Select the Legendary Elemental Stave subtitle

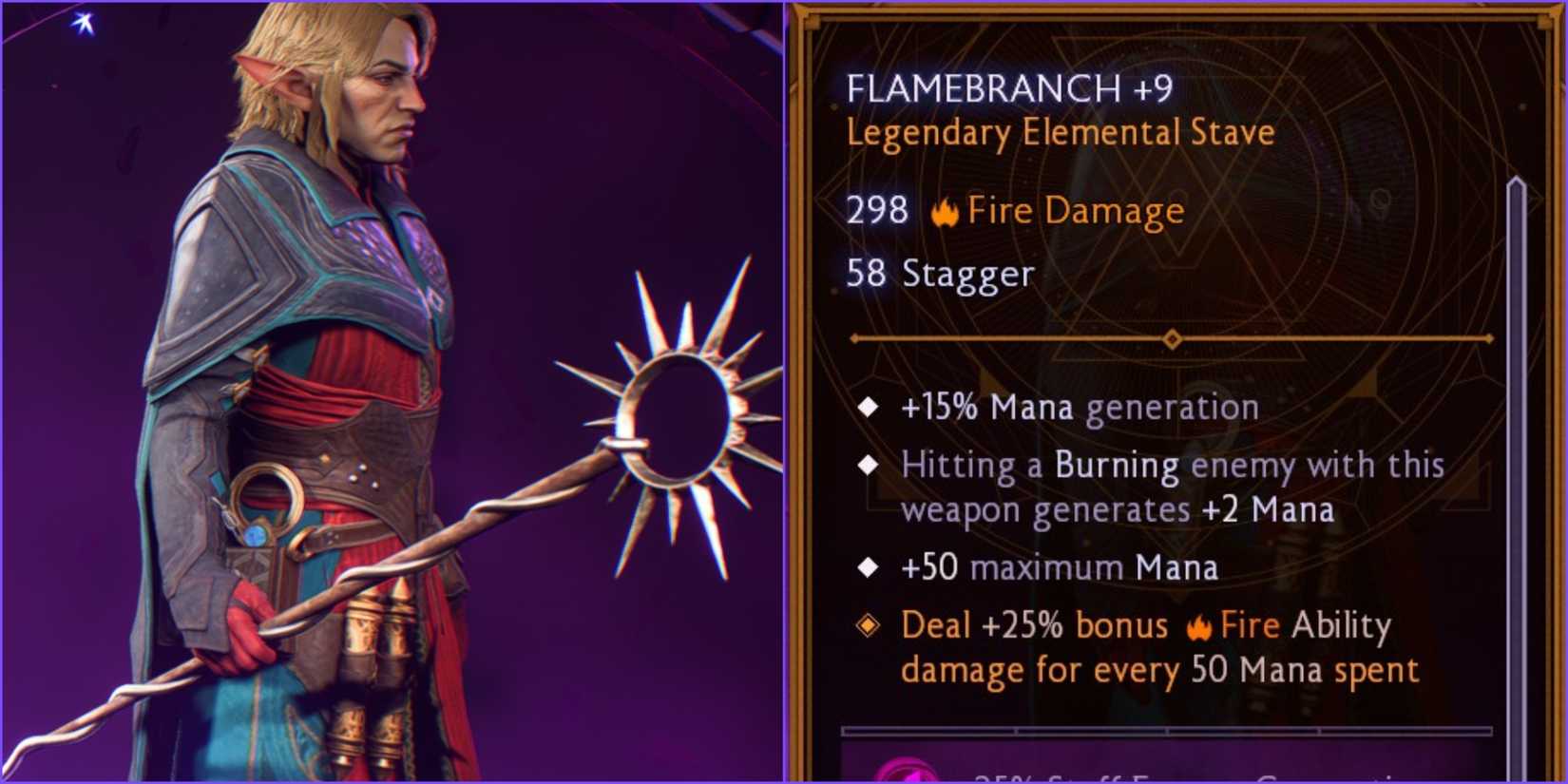1059,132
